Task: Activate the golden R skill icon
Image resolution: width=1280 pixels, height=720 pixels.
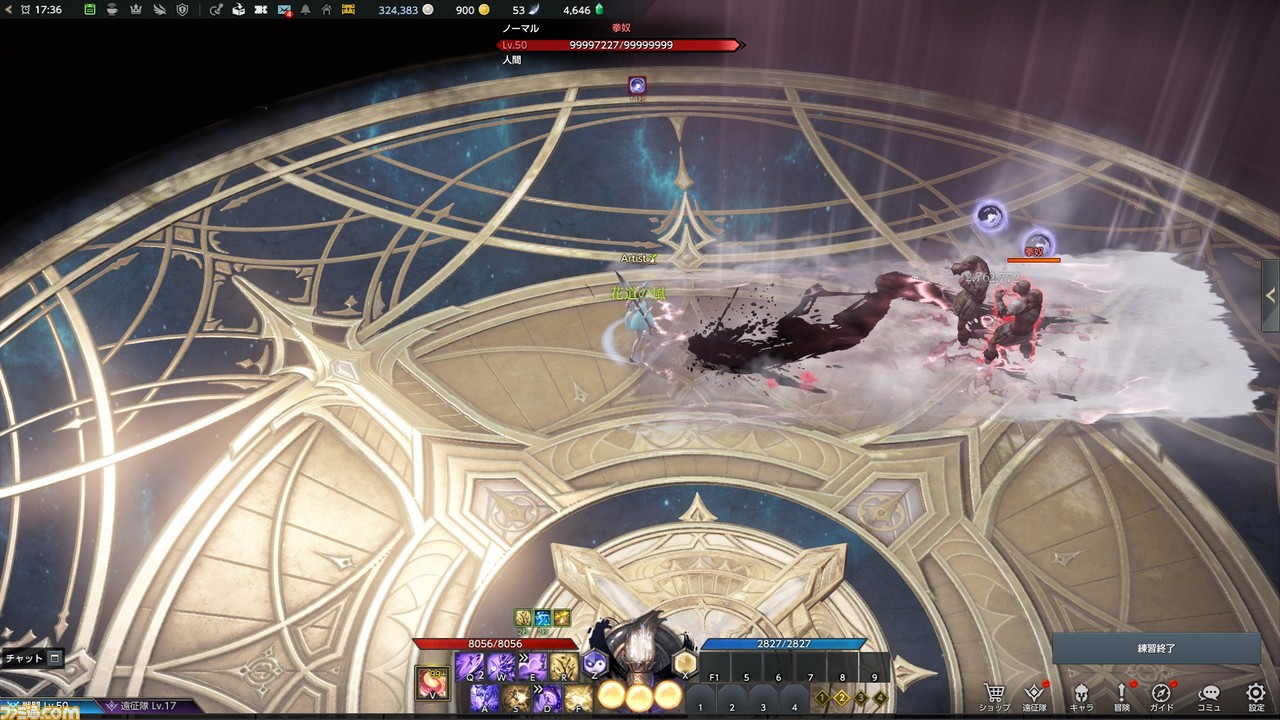Action: pos(564,667)
